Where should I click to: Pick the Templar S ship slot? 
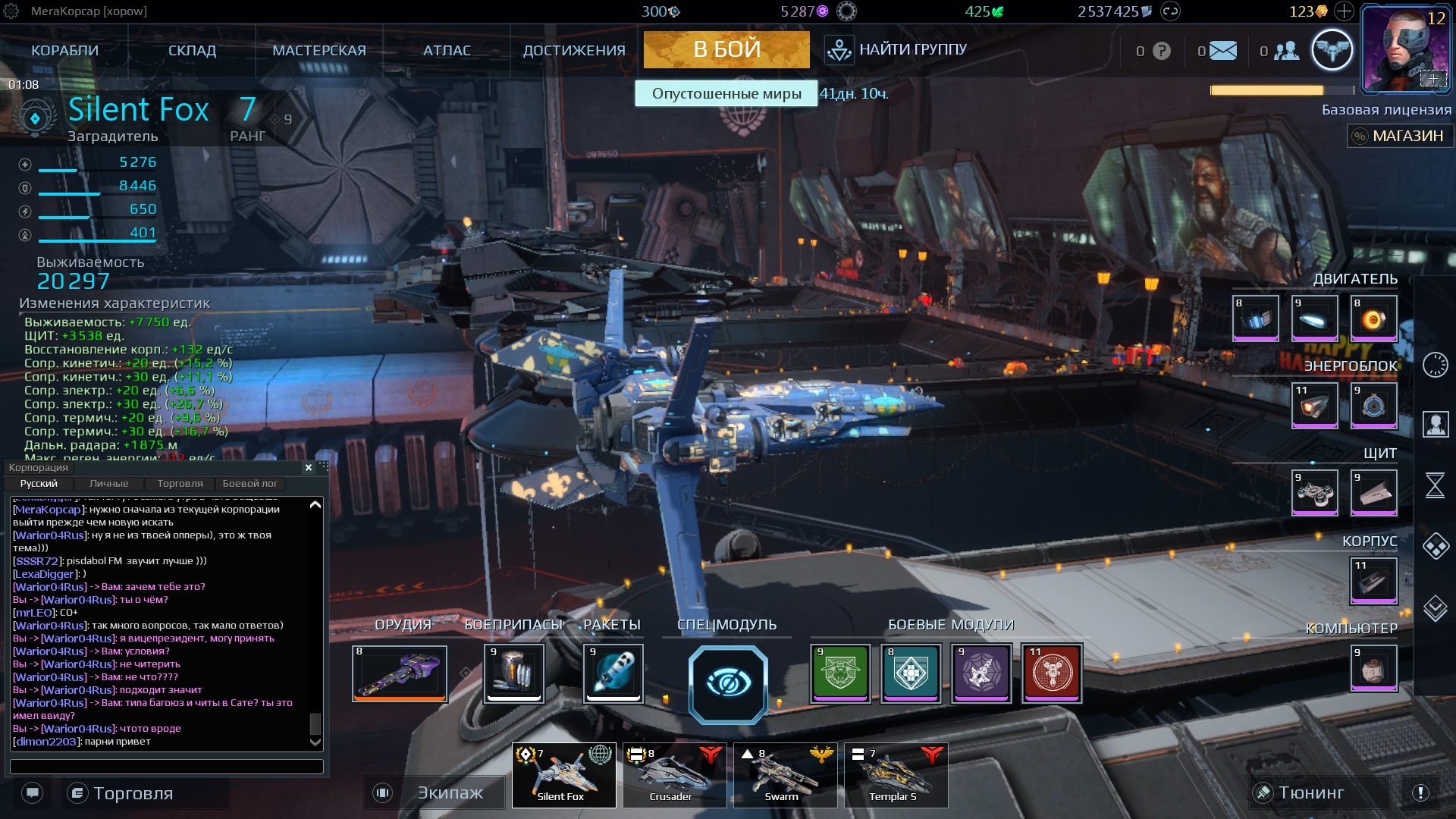click(896, 775)
